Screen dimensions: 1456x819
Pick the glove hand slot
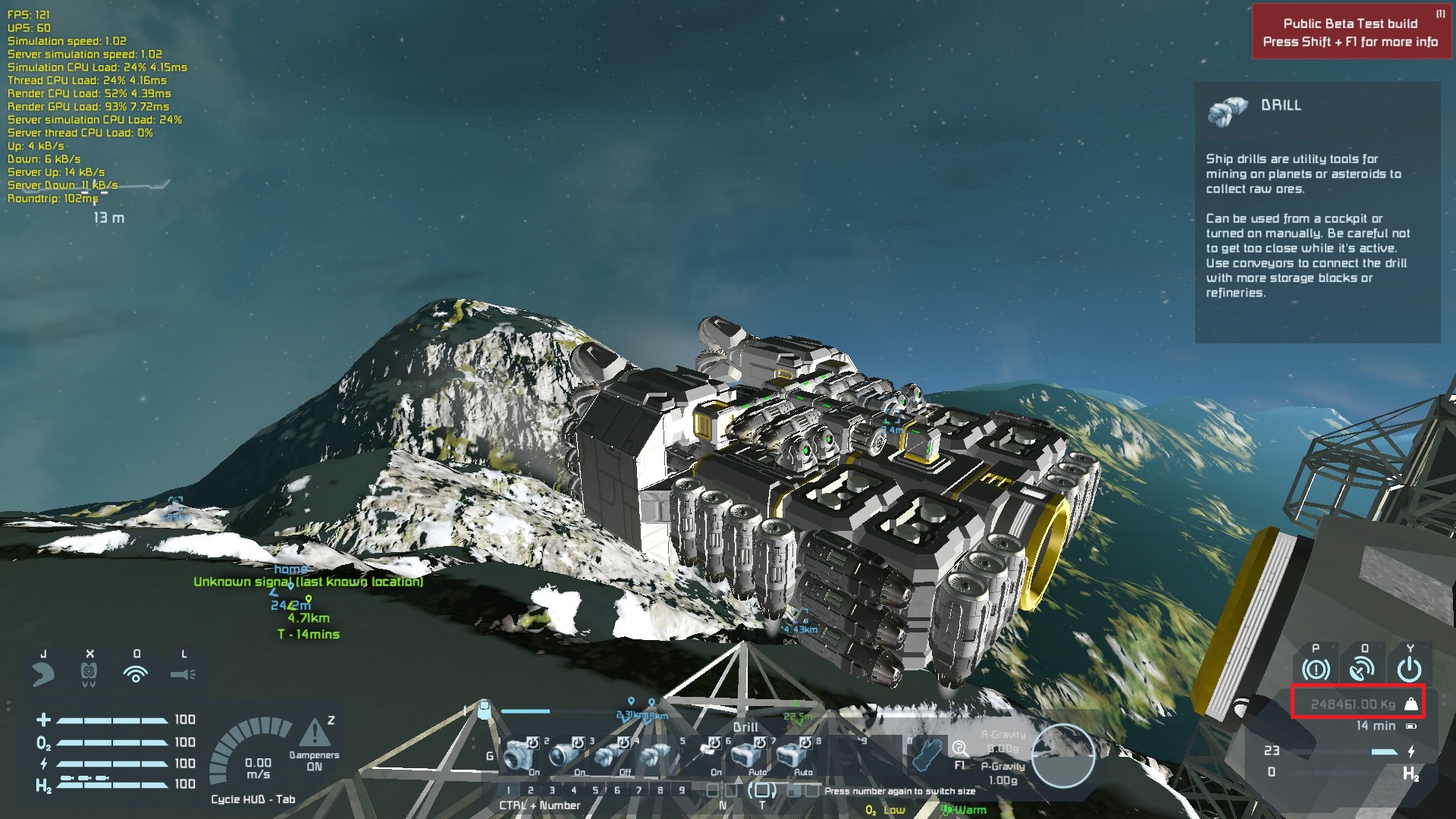point(927,754)
